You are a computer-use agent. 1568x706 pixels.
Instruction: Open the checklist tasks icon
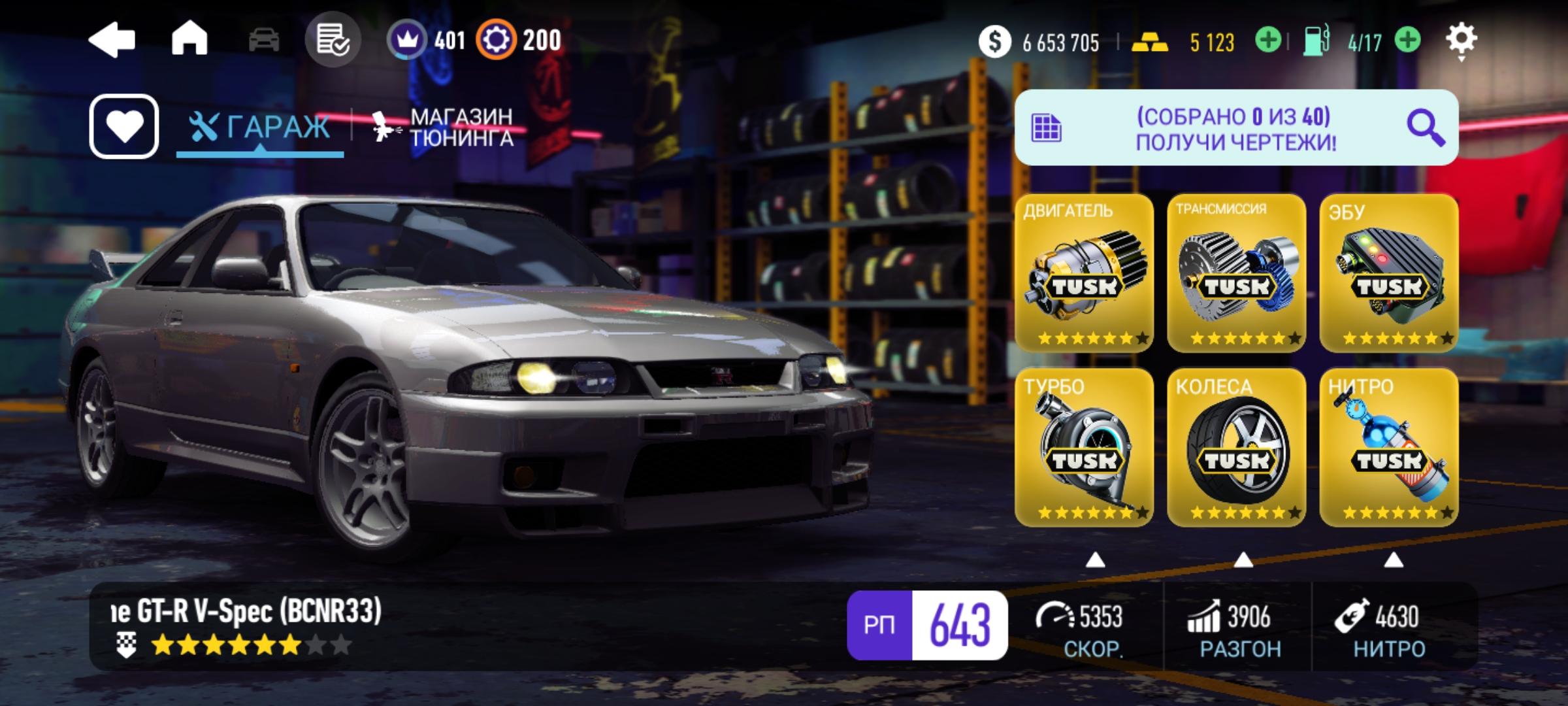333,41
